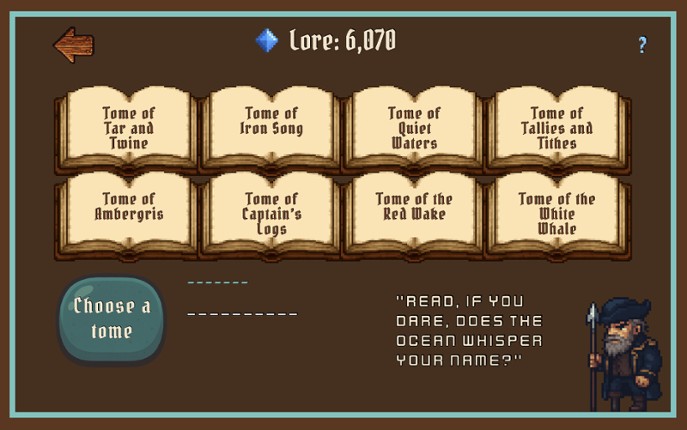Viewport: 687px width, 430px height.
Task: Select the Tome of Tallies and Tithes
Action: click(557, 128)
